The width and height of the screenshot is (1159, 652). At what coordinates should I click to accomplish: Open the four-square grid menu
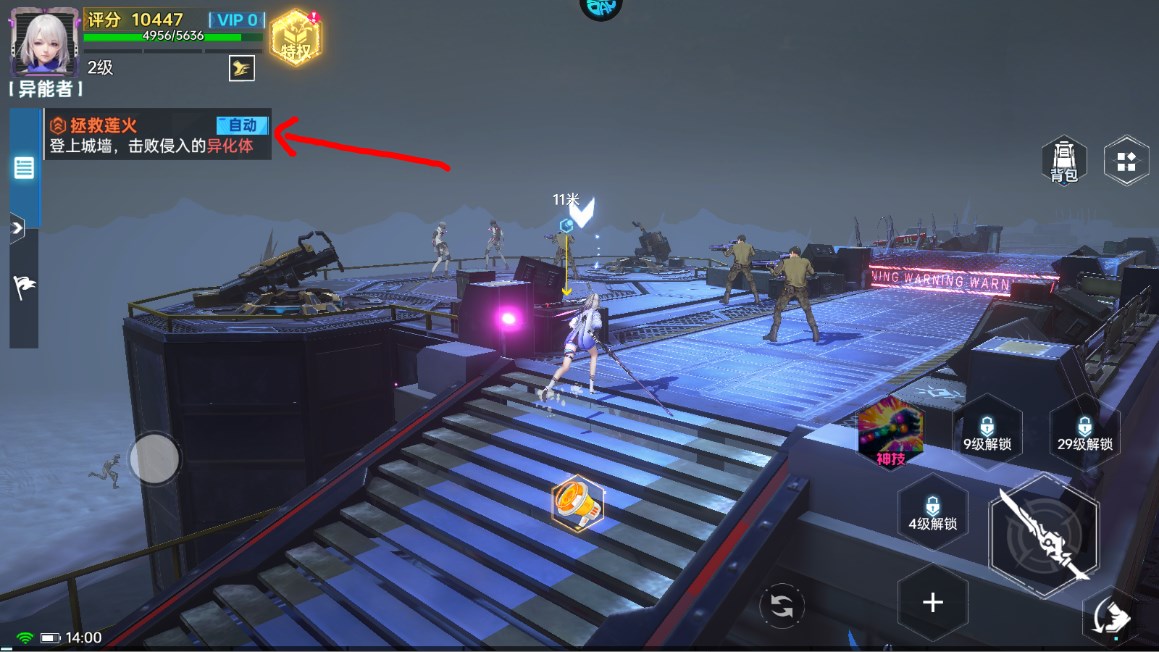pyautogui.click(x=1126, y=161)
